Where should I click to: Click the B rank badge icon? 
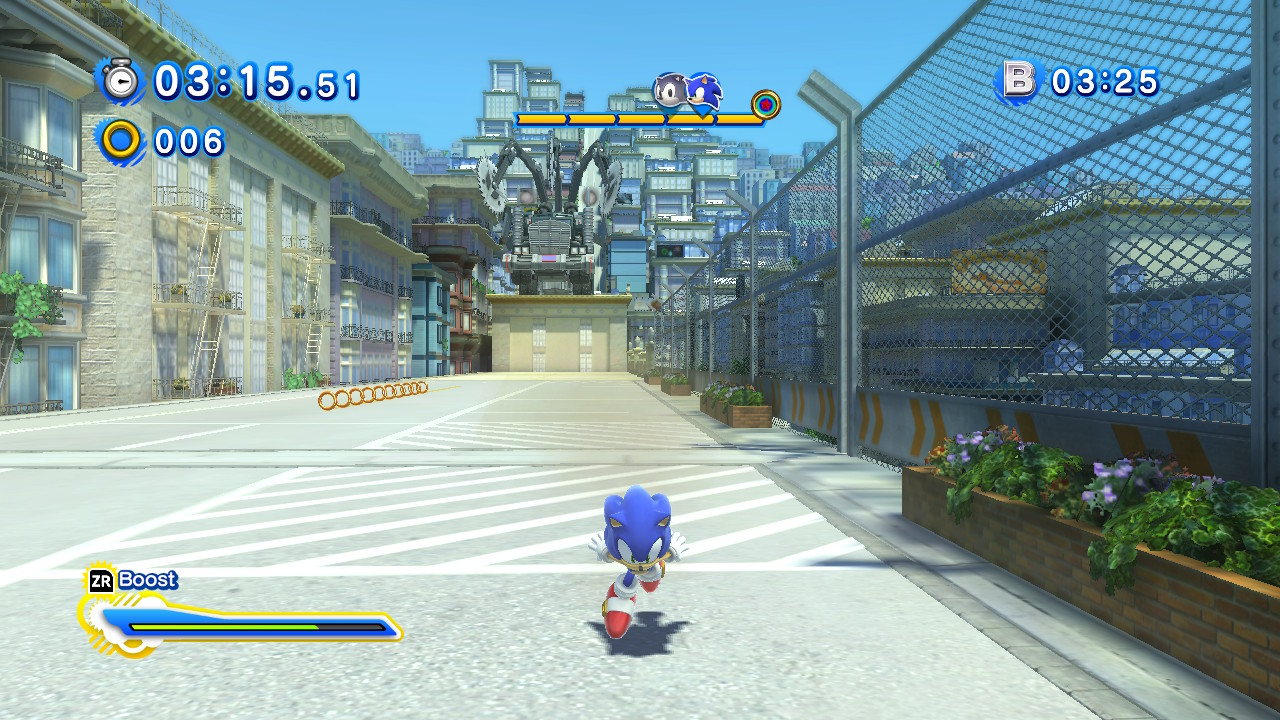click(x=1019, y=81)
